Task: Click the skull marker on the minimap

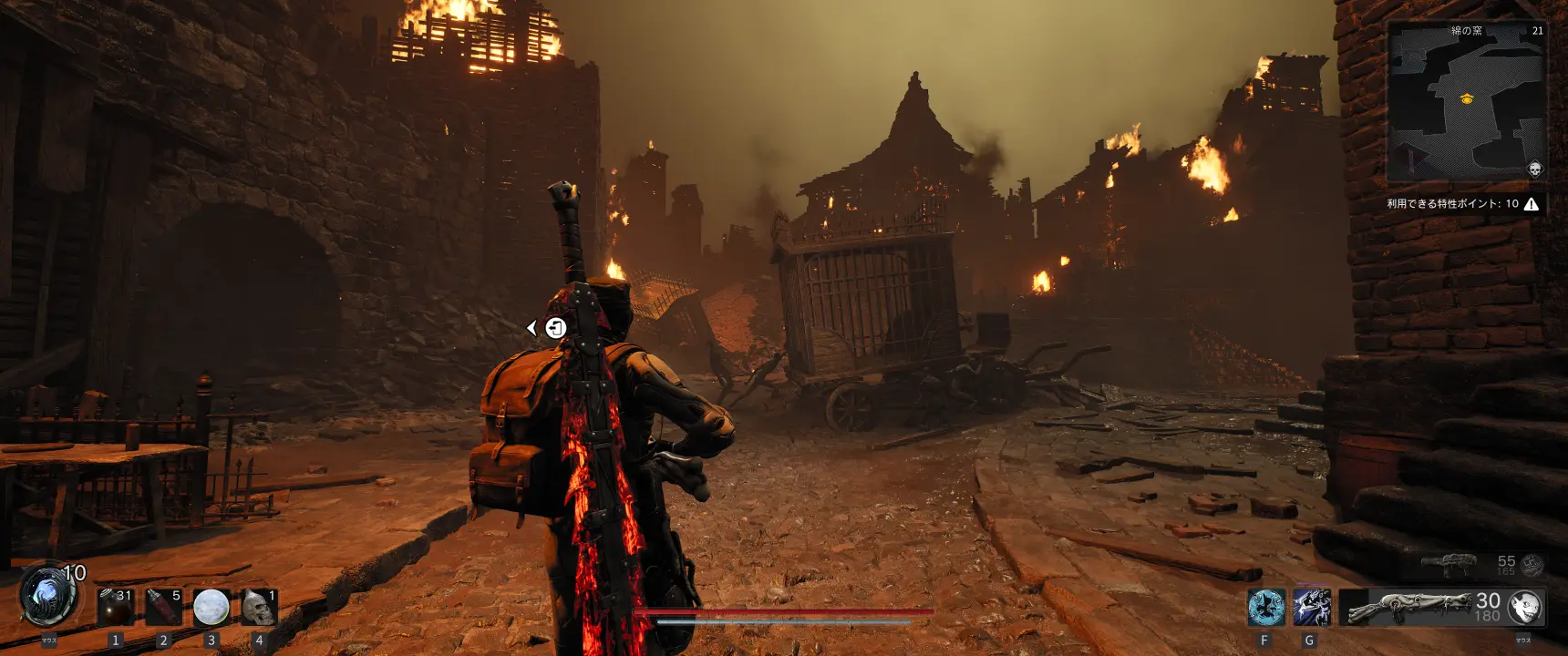Action: click(x=1534, y=169)
